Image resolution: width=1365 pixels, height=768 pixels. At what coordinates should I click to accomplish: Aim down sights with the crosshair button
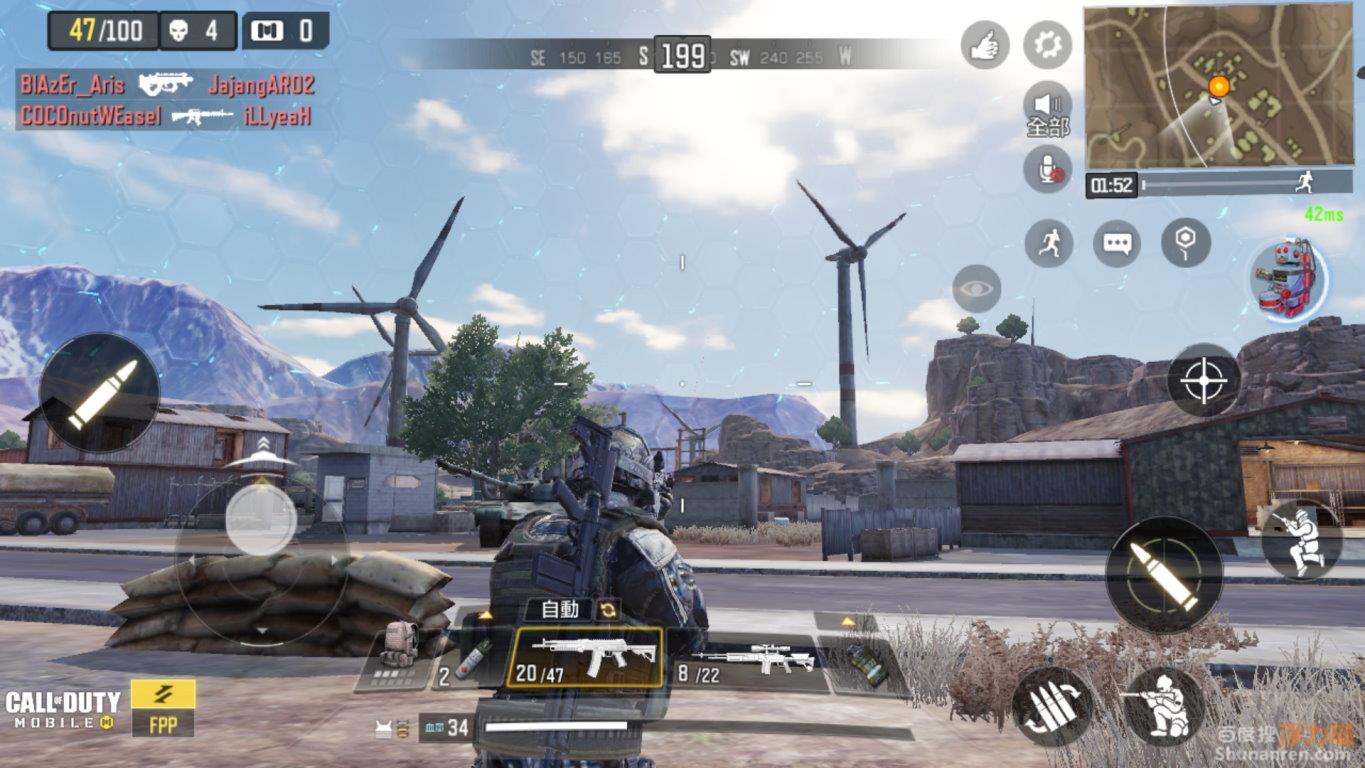tap(1204, 380)
